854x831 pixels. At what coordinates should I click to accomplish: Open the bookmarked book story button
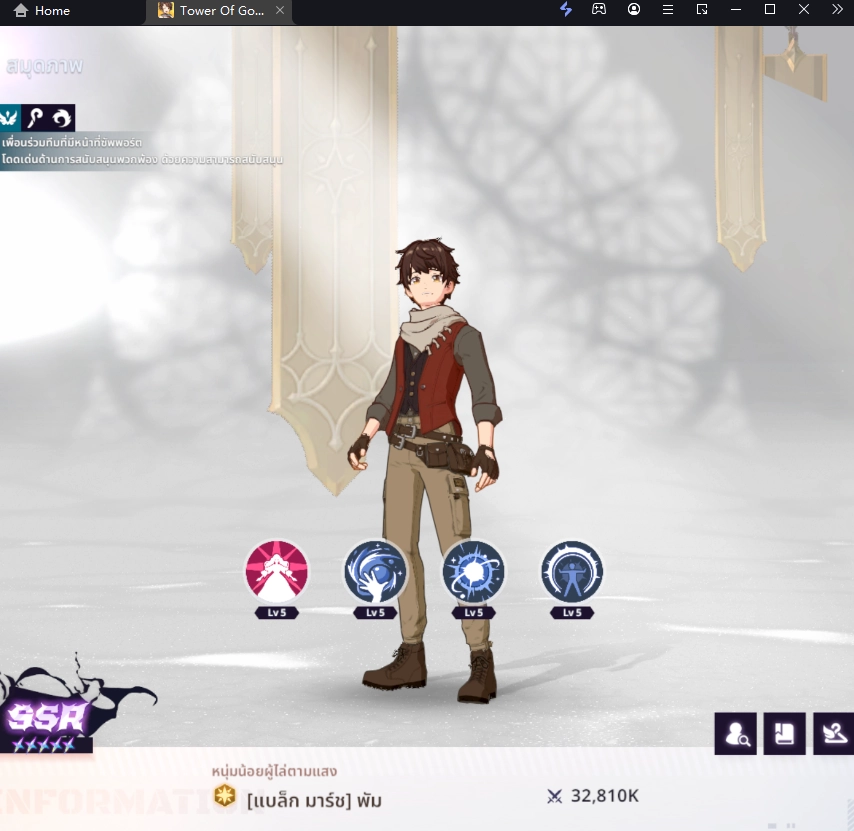point(784,734)
